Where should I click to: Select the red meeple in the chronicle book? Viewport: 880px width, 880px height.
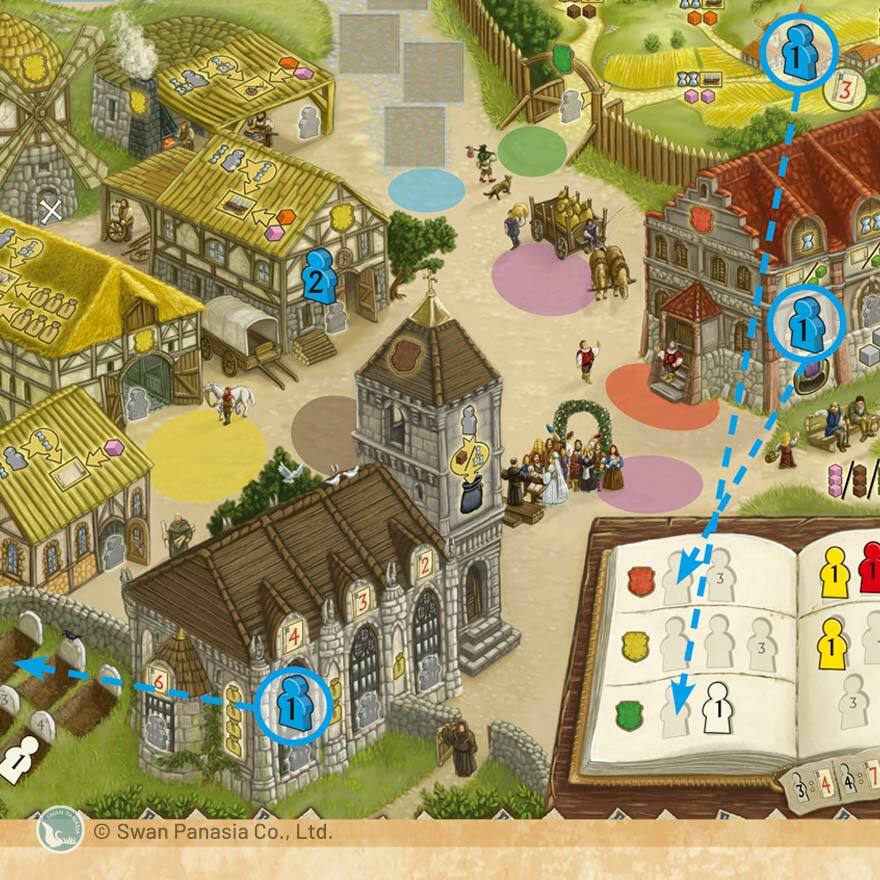click(x=870, y=569)
